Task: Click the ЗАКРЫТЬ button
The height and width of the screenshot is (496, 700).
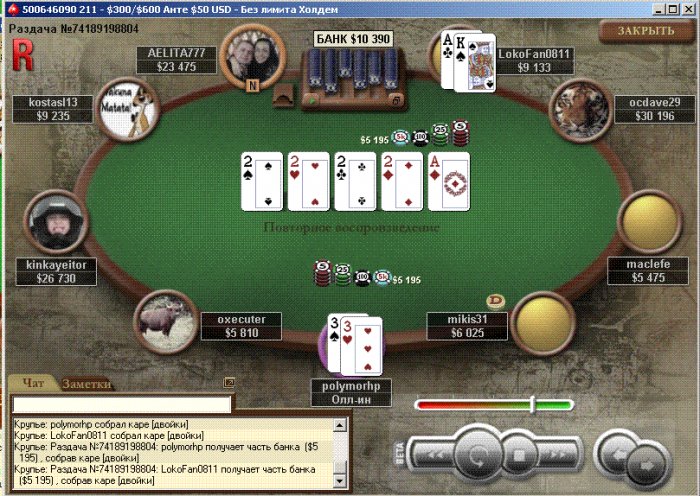Action: [645, 31]
